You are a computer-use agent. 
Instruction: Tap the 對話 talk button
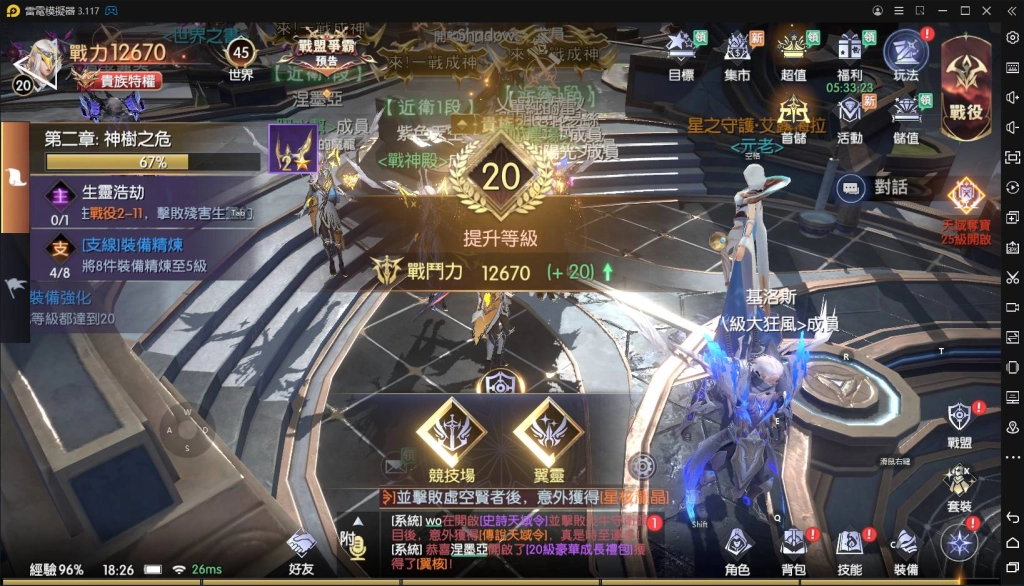click(875, 186)
